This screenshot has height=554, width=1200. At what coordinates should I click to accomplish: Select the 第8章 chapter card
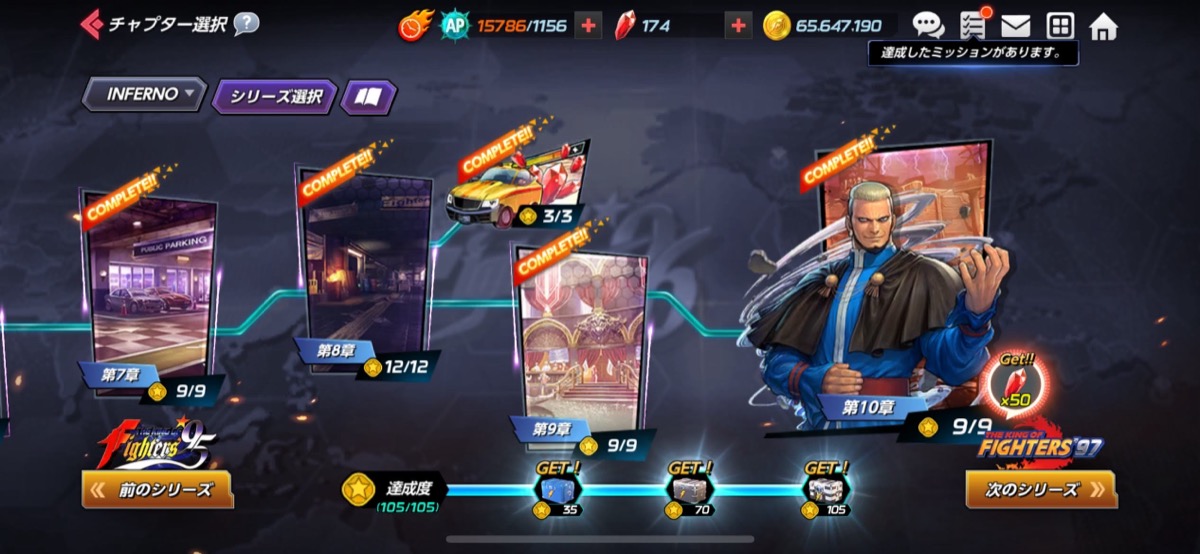pos(365,270)
